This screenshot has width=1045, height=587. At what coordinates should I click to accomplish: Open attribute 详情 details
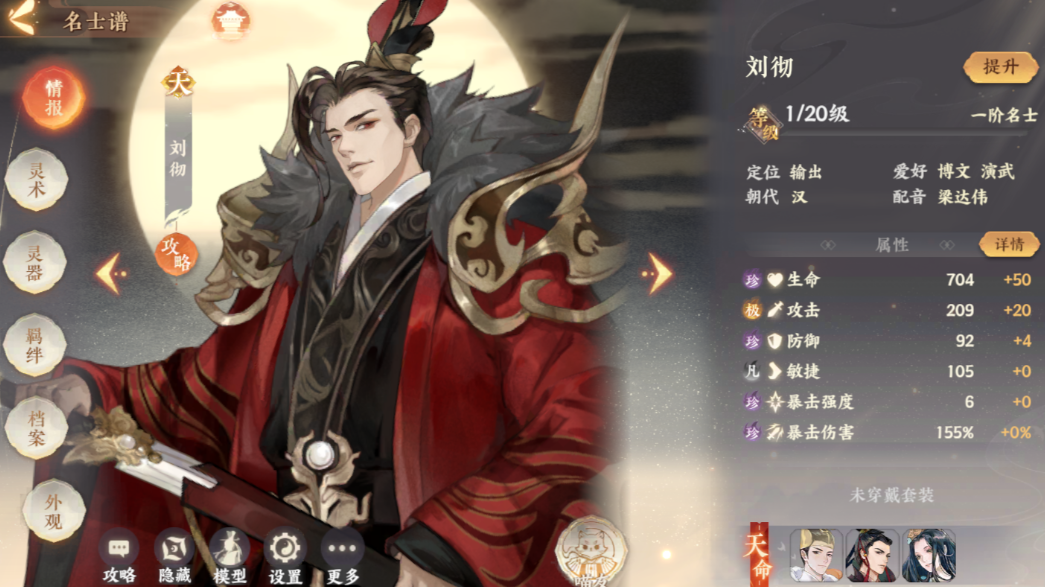click(x=1008, y=244)
